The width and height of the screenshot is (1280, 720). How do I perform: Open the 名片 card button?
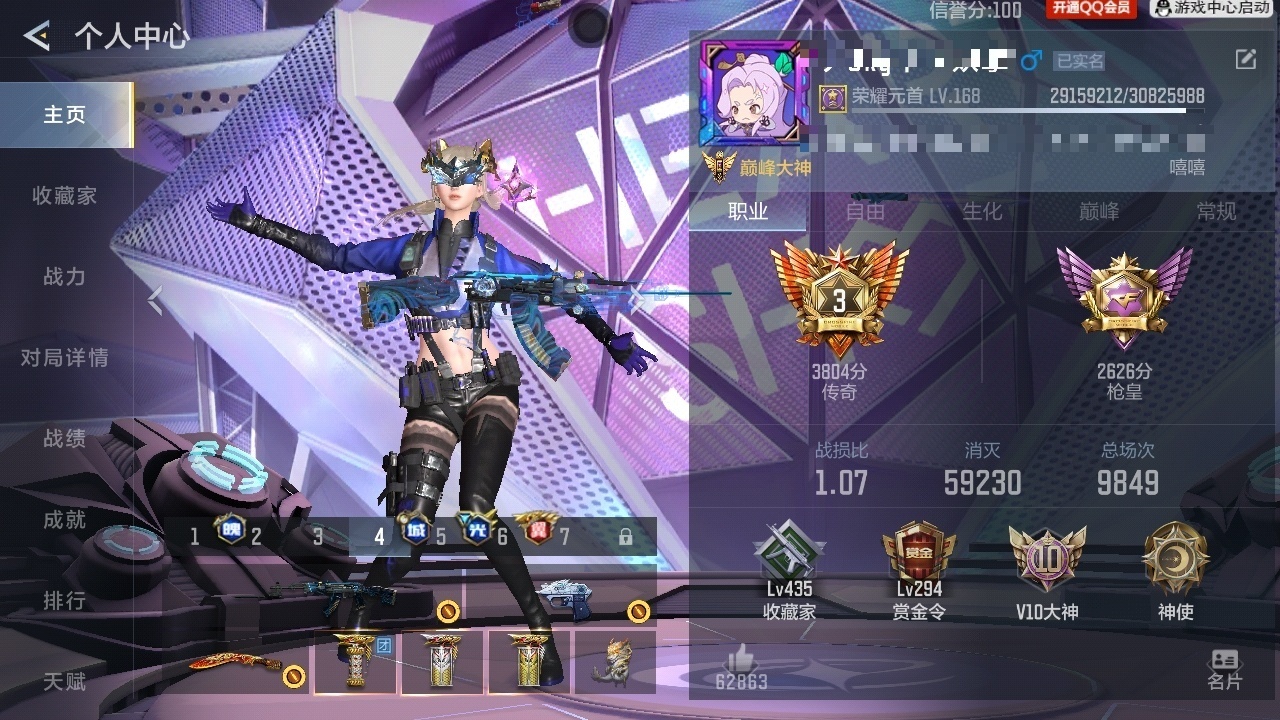pos(1224,669)
